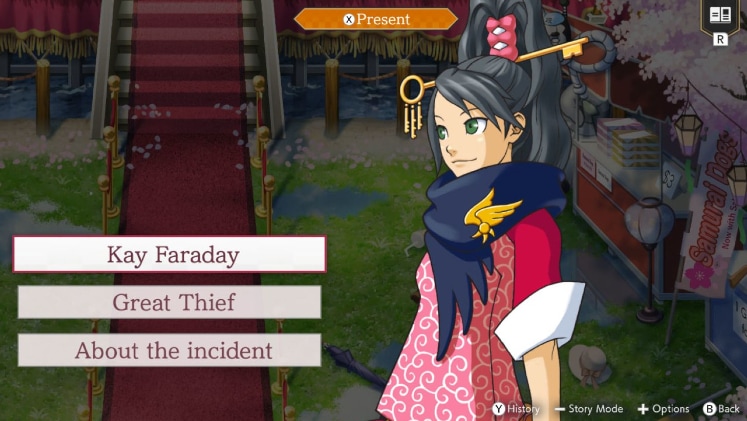The image size is (747, 421).
Task: Open the Options menu
Action: tap(663, 408)
